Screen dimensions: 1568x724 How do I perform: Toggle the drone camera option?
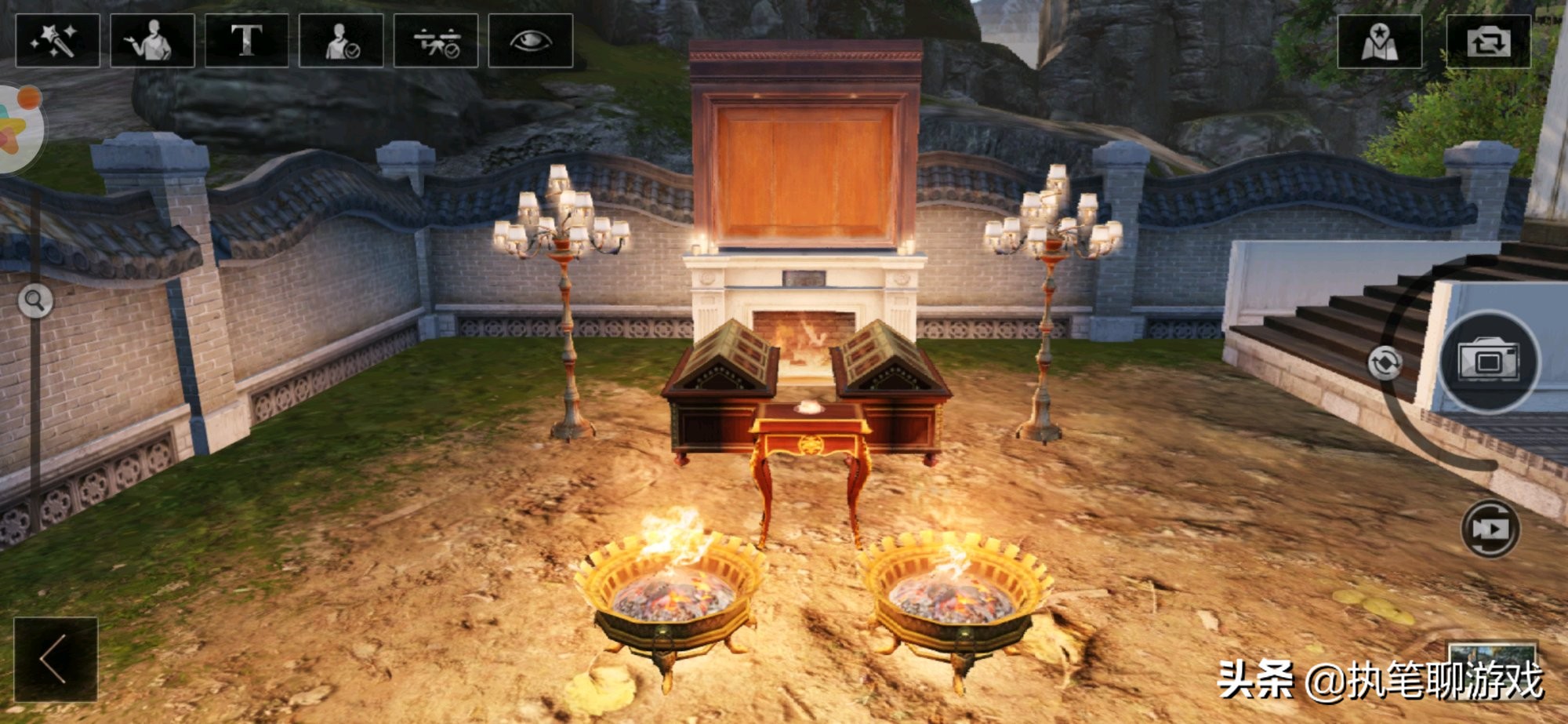pos(436,41)
